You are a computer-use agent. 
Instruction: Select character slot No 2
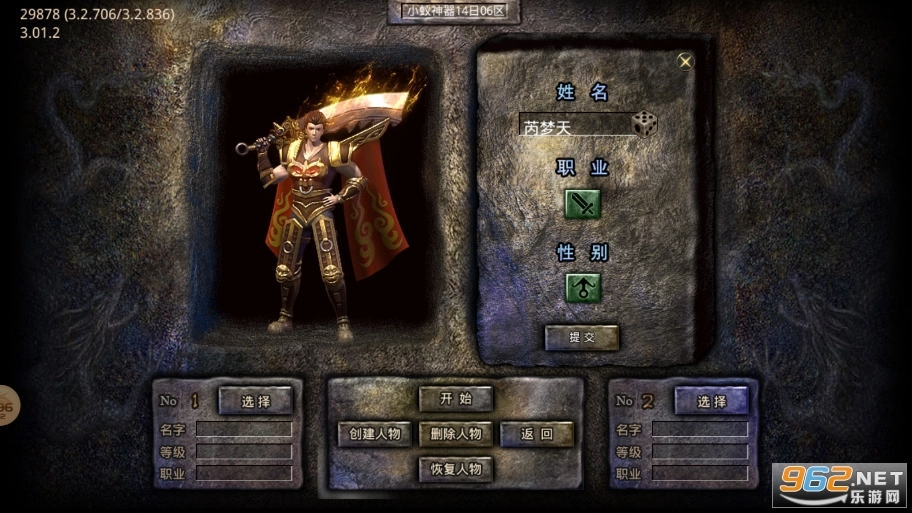(x=712, y=401)
